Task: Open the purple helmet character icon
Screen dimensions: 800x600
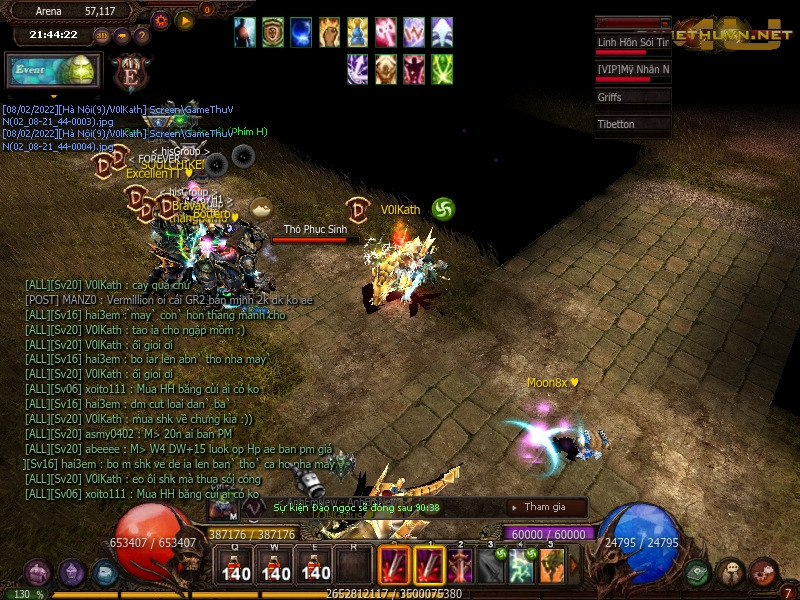Action: point(38,573)
